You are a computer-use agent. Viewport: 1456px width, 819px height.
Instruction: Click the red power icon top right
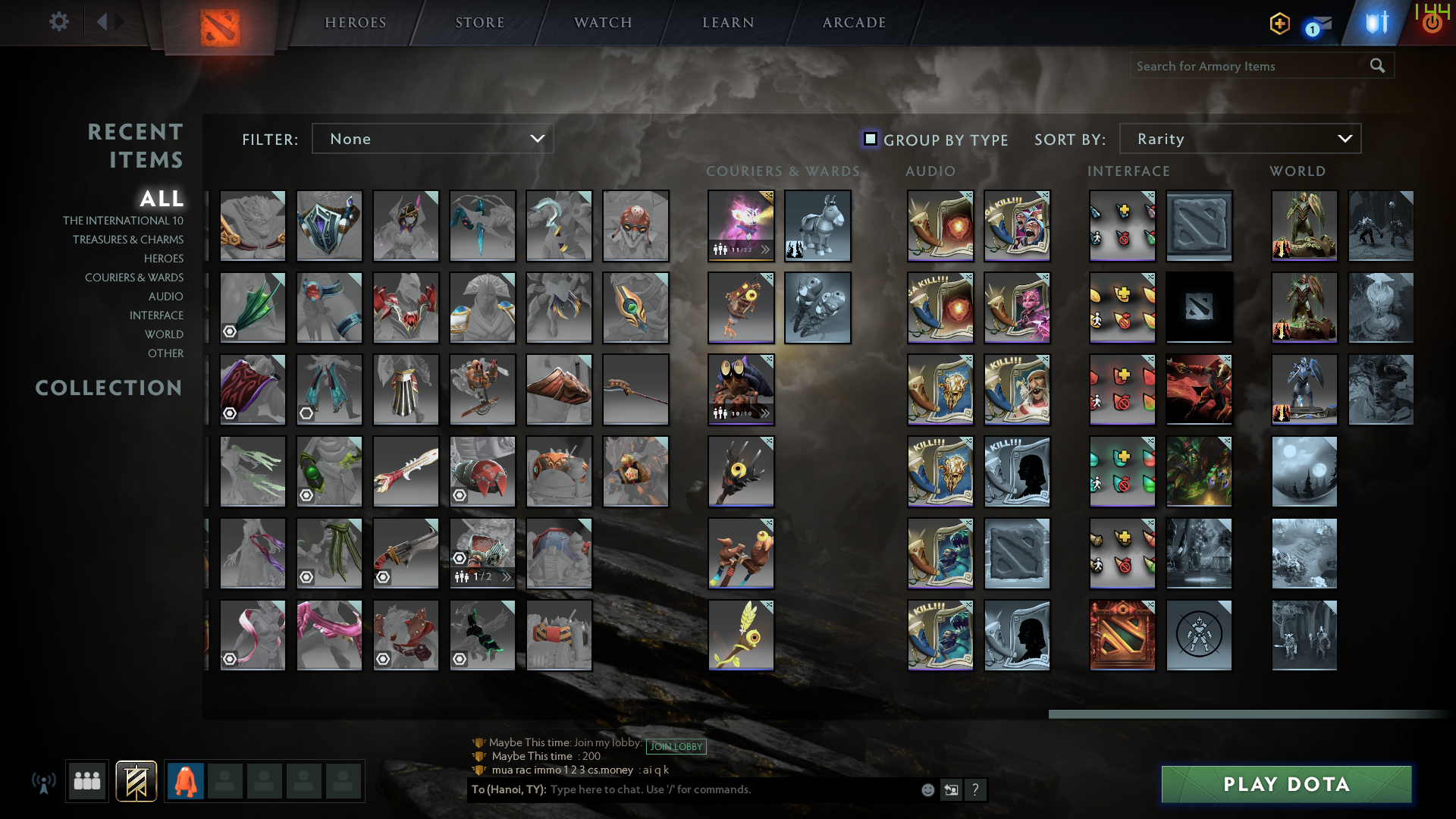click(1432, 22)
